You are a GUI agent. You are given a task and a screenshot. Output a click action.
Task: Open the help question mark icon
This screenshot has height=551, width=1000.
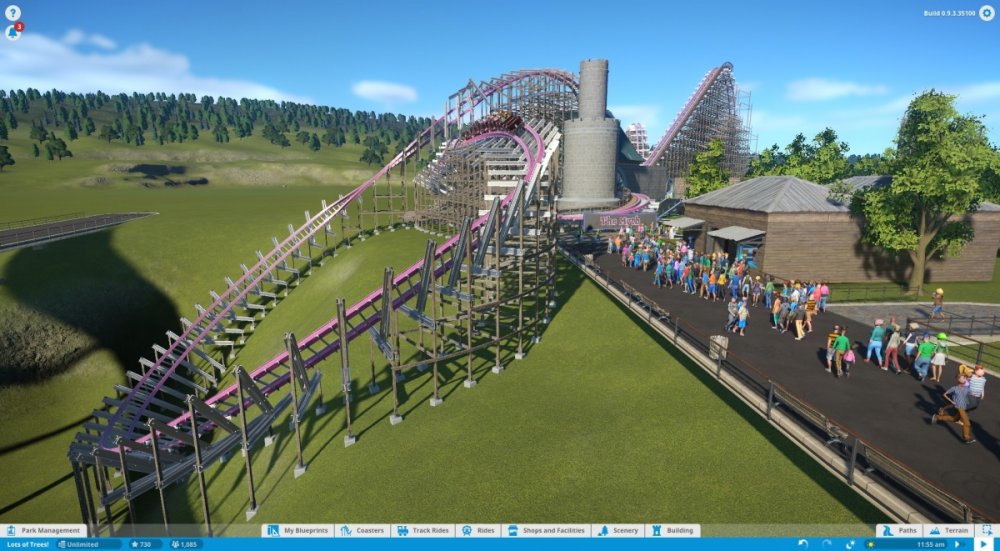(x=13, y=13)
